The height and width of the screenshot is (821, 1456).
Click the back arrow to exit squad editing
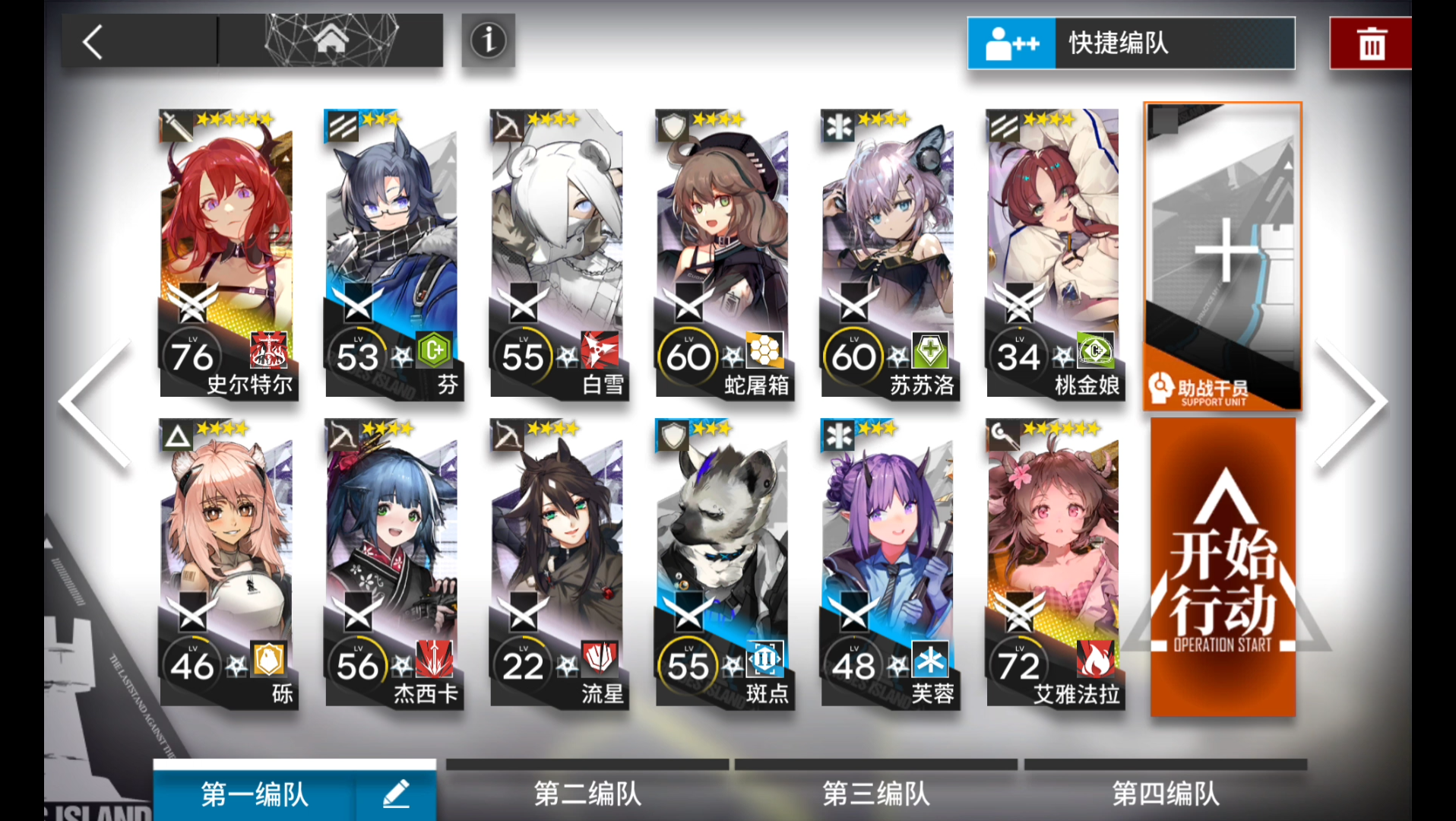click(x=91, y=42)
